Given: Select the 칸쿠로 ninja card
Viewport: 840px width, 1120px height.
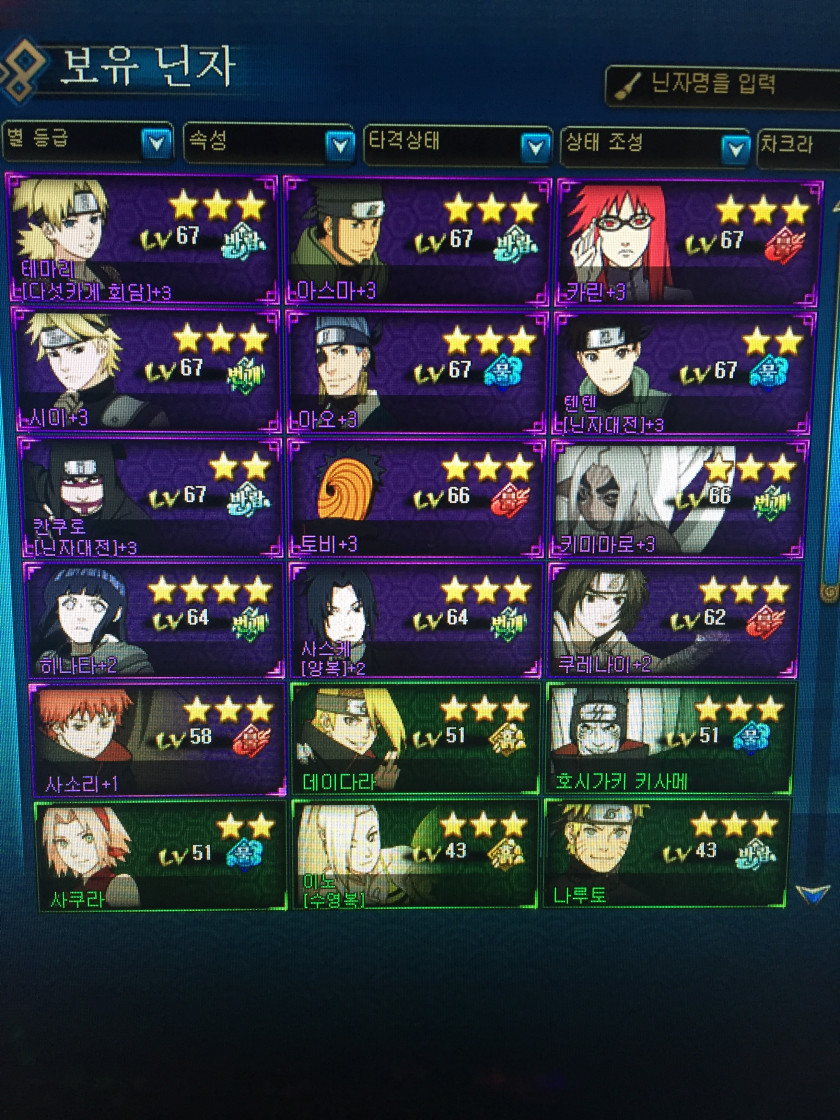Looking at the screenshot, I should (150, 497).
